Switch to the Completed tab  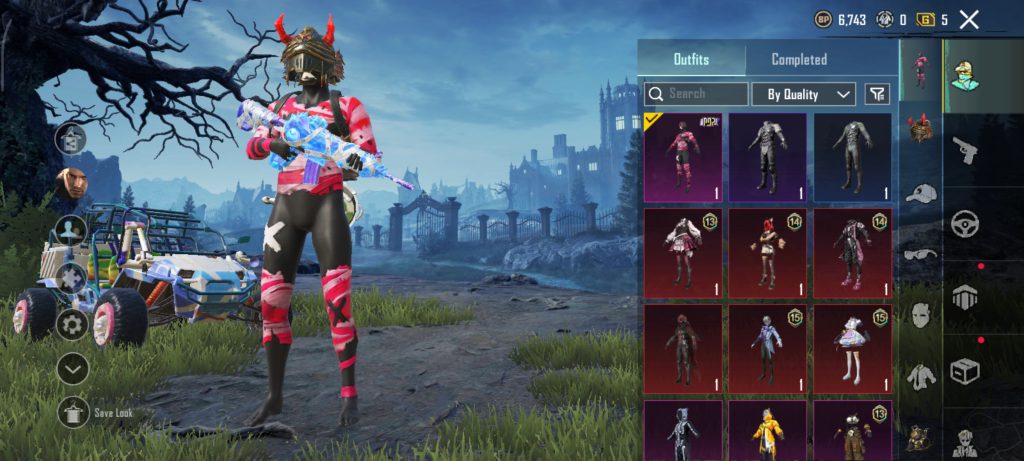coord(799,60)
